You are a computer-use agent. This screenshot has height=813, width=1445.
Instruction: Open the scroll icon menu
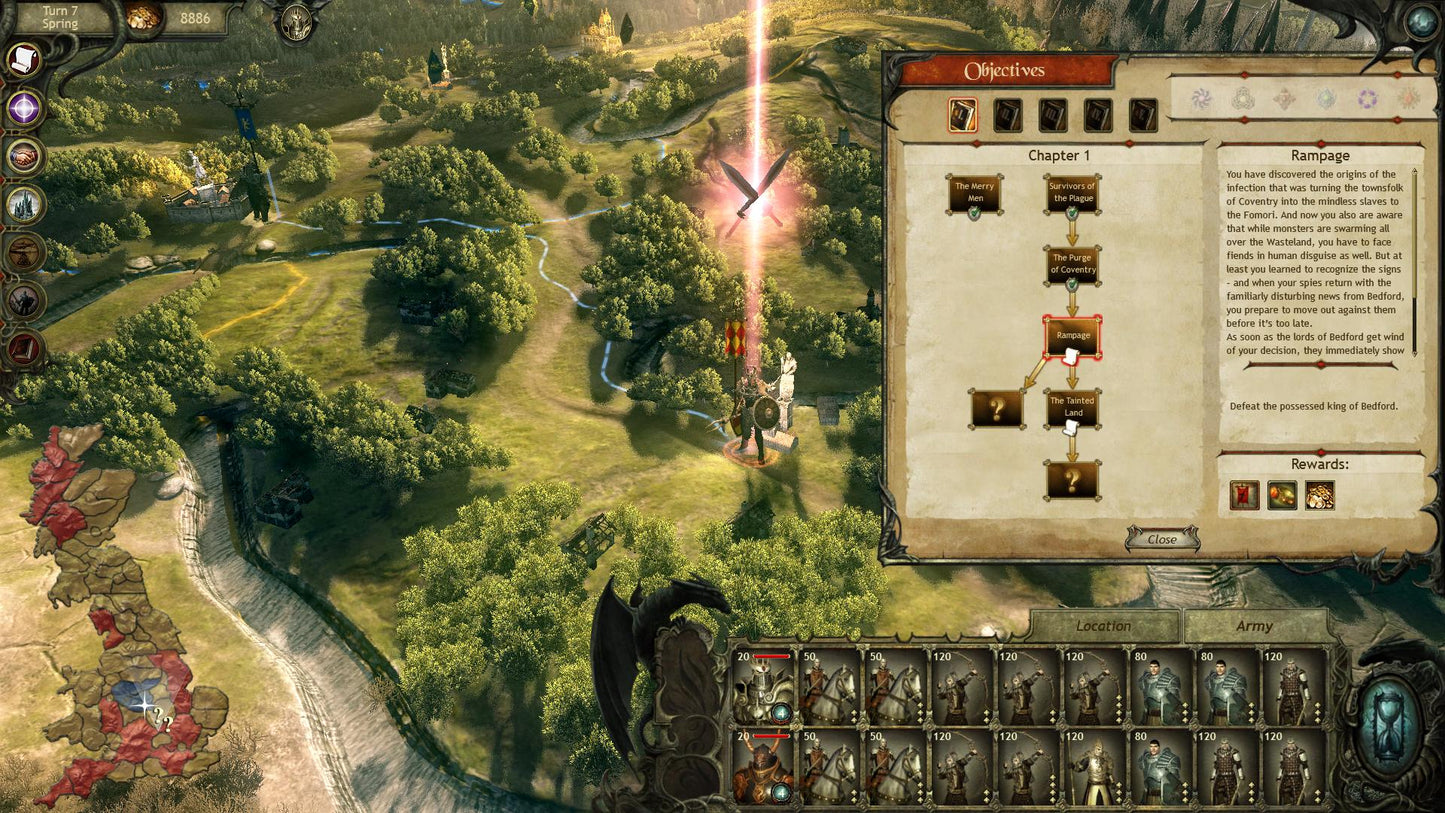23,60
